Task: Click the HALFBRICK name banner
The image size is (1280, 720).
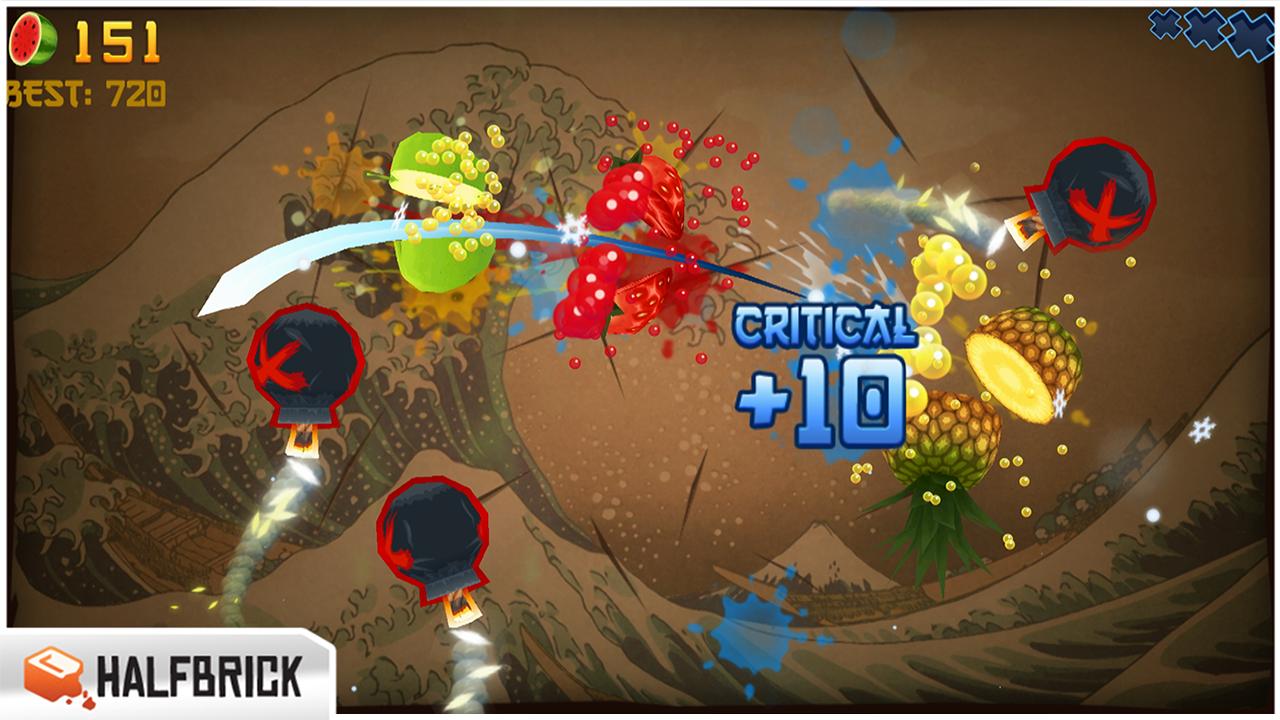Action: coord(195,674)
